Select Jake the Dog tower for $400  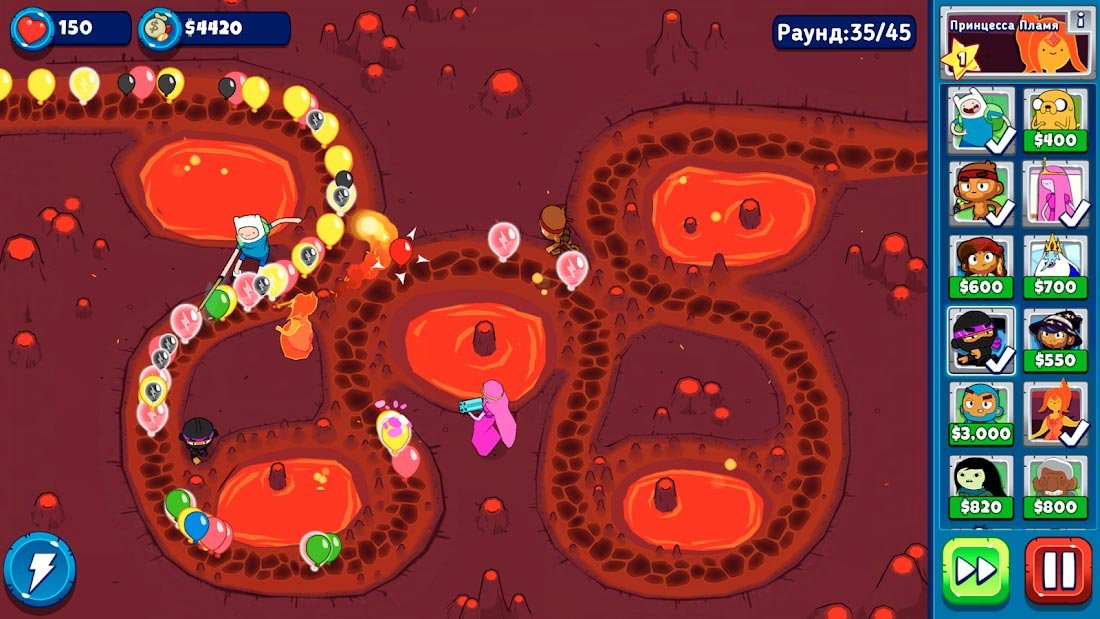(x=1055, y=120)
